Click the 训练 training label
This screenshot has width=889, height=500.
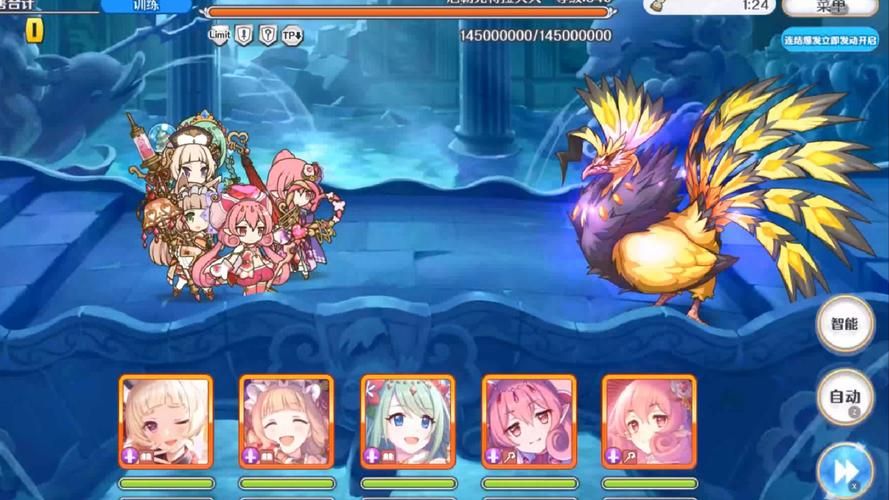(147, 6)
